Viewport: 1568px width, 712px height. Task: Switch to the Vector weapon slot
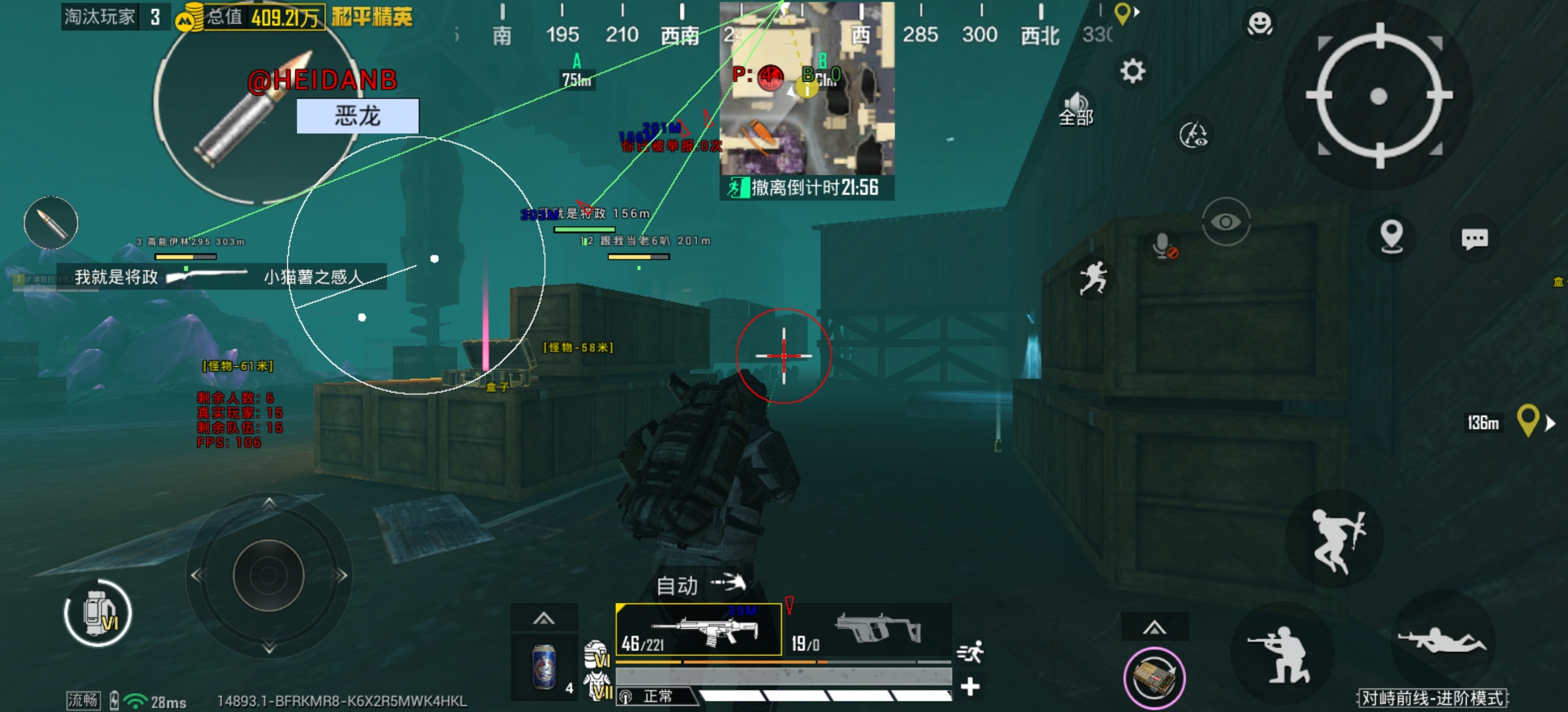870,630
